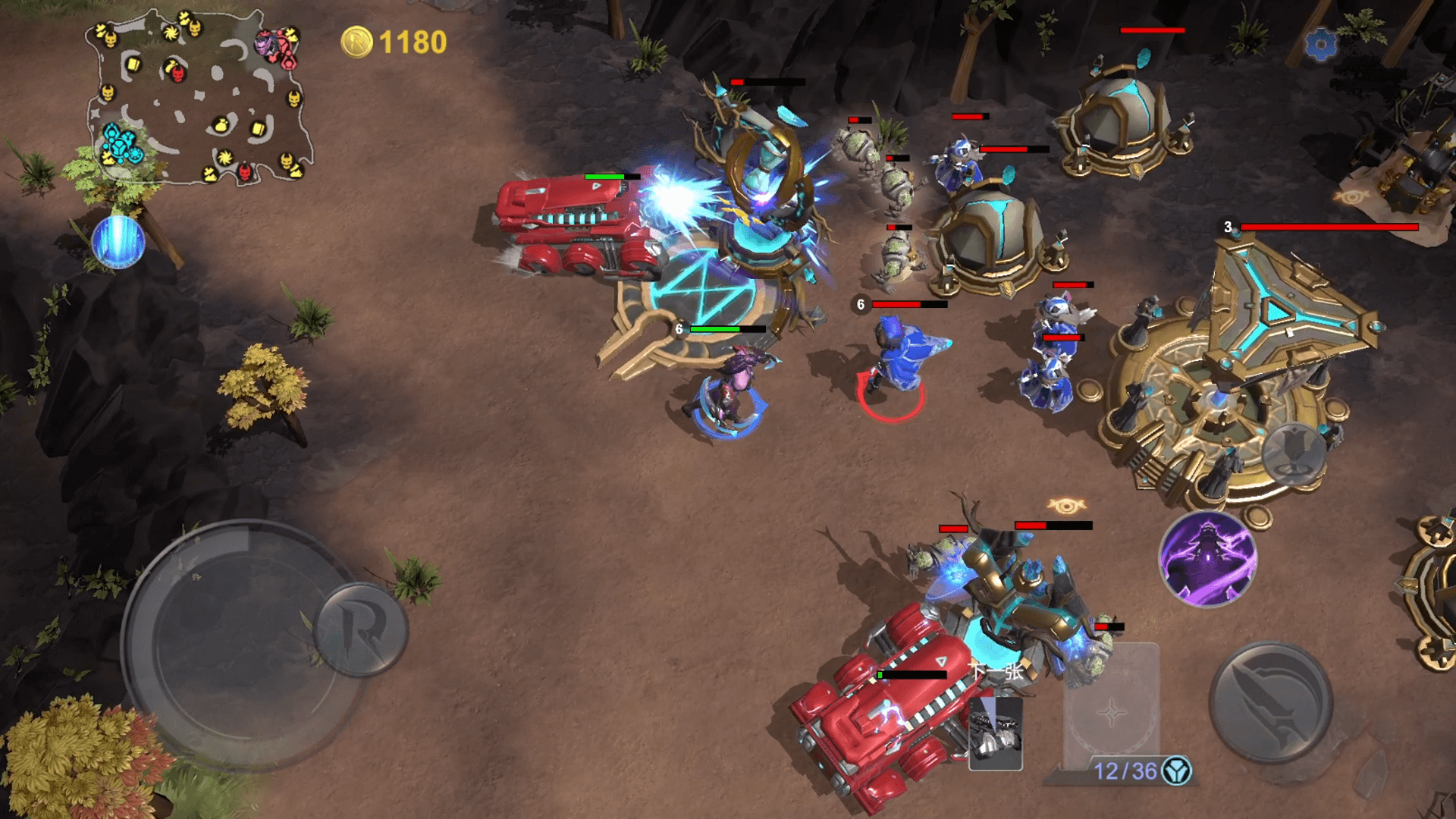The image size is (1456, 819).
Task: Select the cyan base cluster on minimap
Action: (120, 143)
